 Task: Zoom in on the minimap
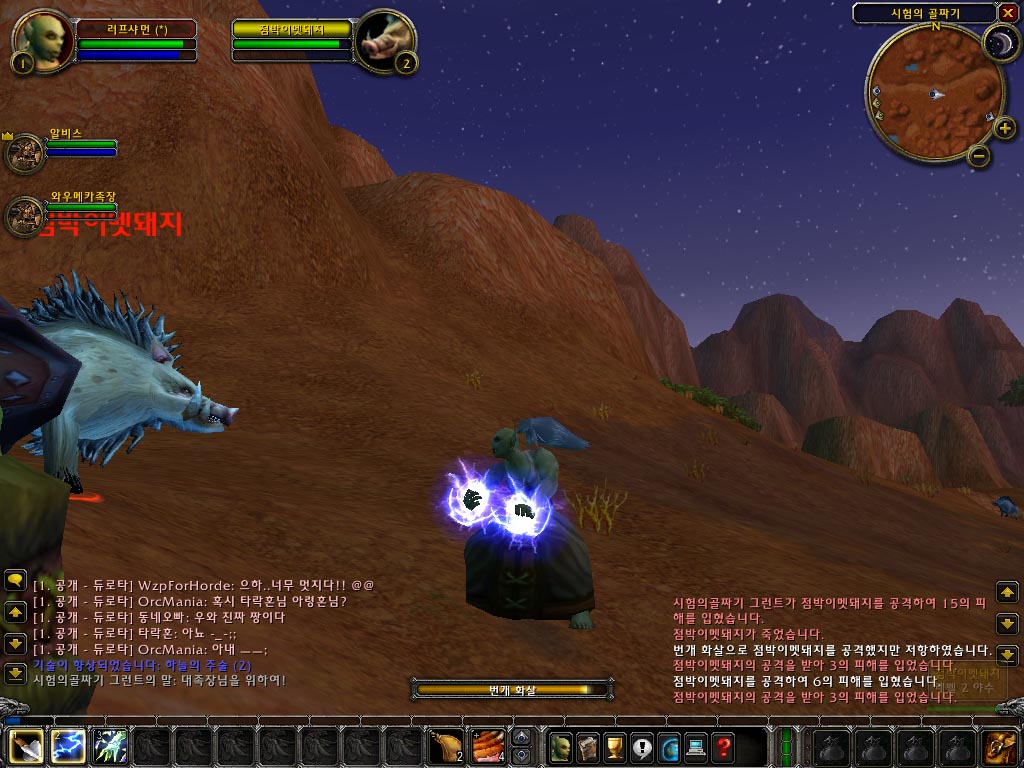1005,128
